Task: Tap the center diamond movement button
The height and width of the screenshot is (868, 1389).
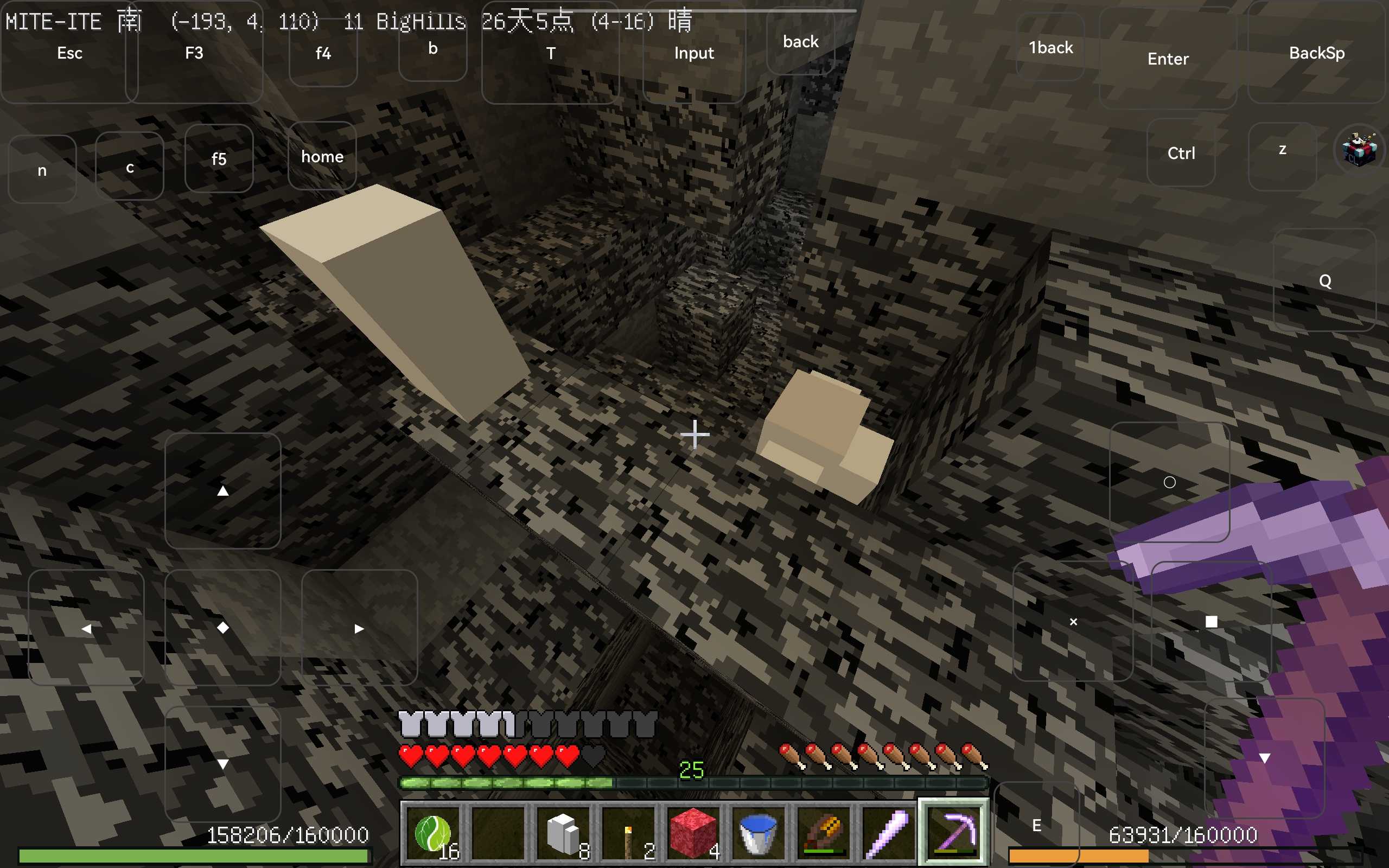Action: pyautogui.click(x=222, y=628)
